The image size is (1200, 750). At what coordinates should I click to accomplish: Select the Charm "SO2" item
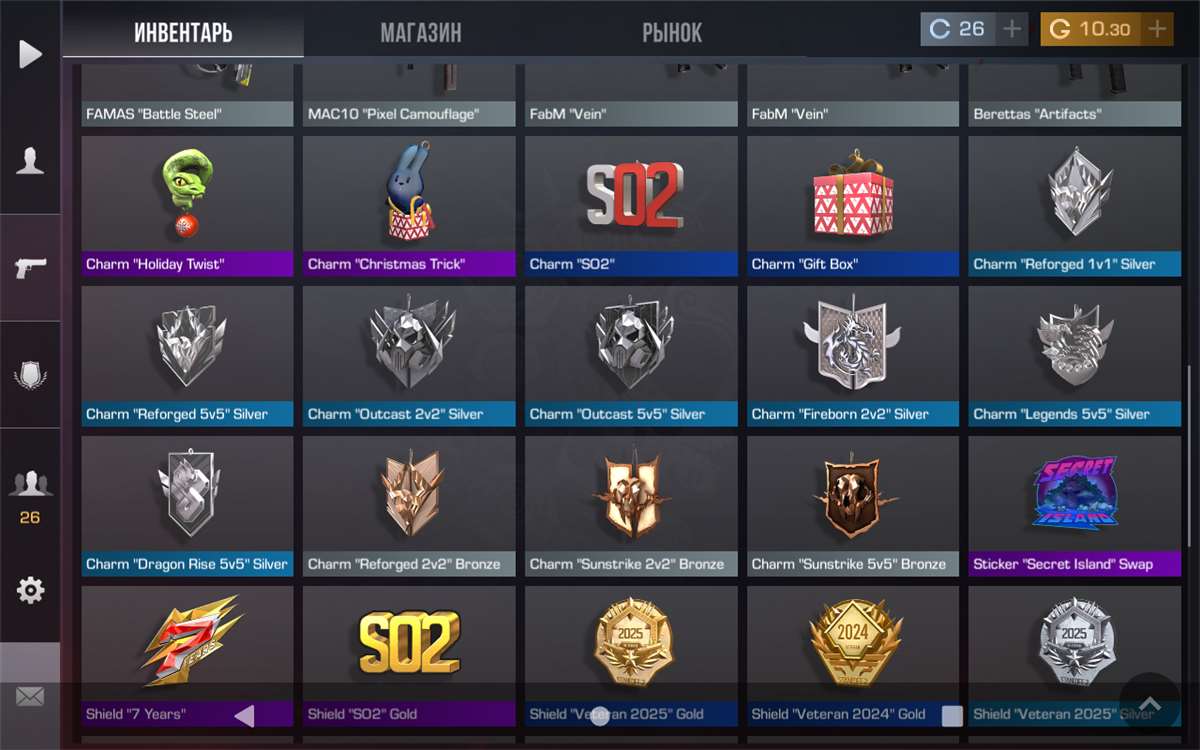[631, 206]
